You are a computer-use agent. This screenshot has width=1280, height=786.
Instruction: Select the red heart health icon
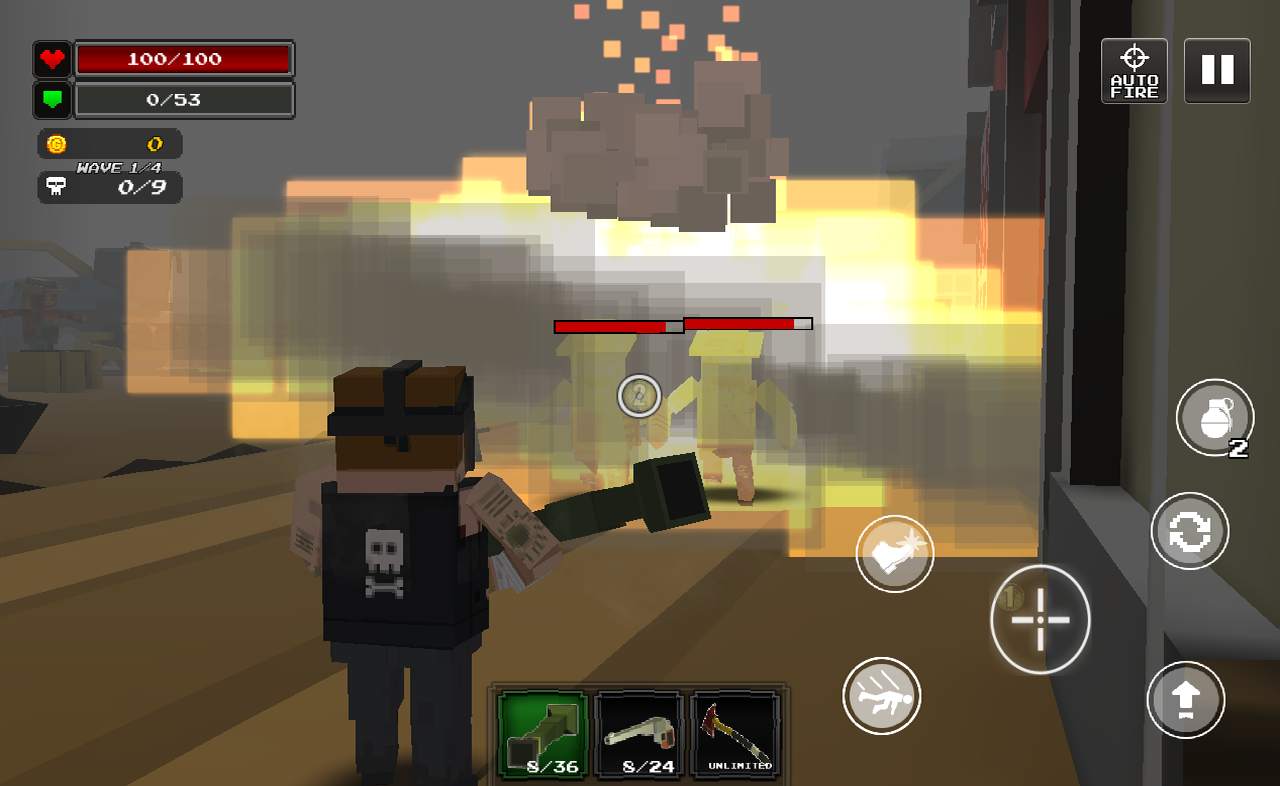click(x=51, y=59)
